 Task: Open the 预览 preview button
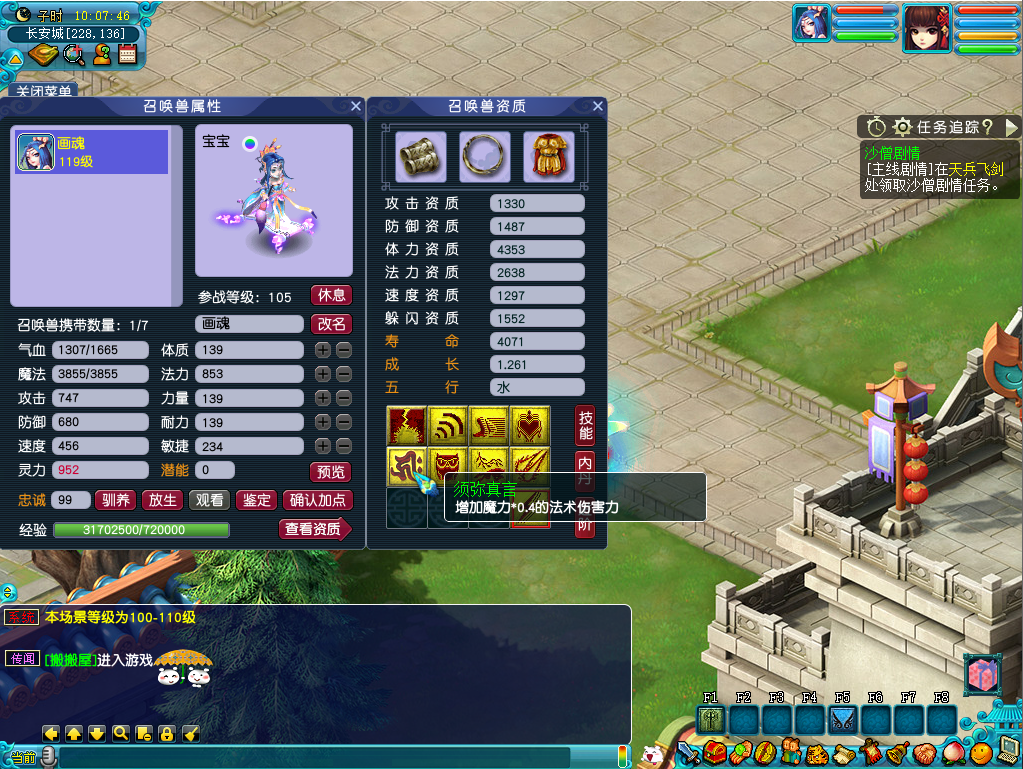pos(331,471)
